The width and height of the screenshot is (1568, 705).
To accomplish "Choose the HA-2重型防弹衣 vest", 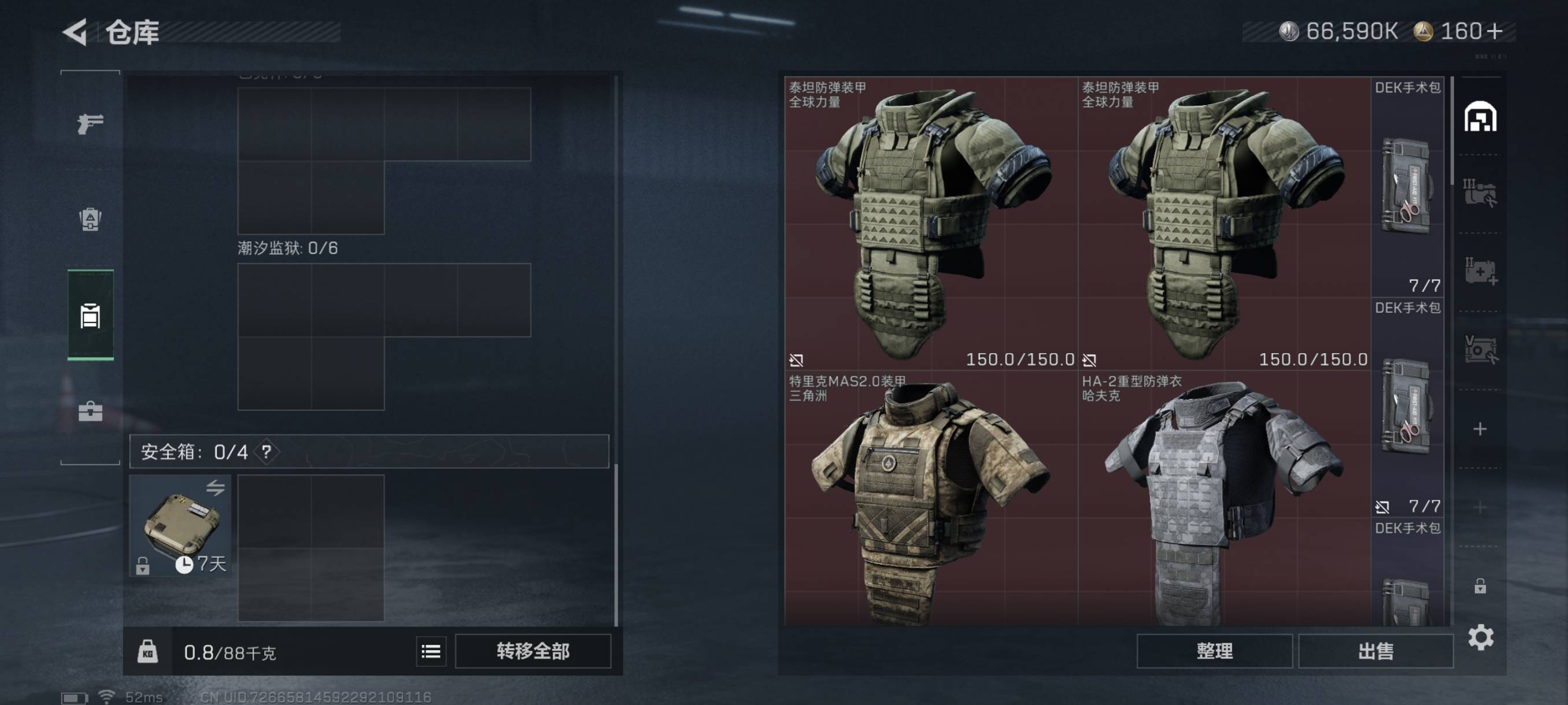I will point(1223,499).
